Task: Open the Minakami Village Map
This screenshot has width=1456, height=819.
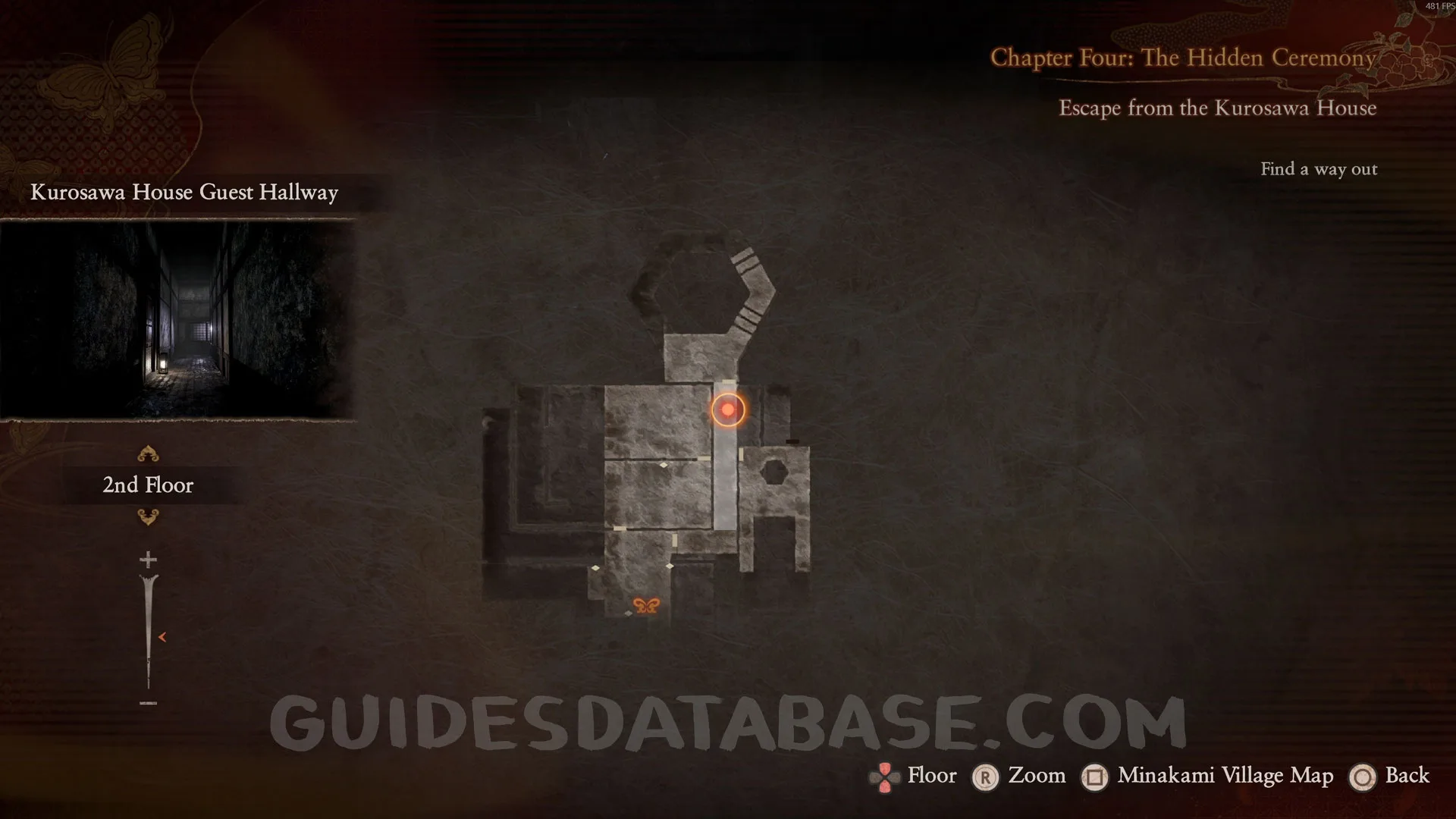Action: pos(1225,776)
